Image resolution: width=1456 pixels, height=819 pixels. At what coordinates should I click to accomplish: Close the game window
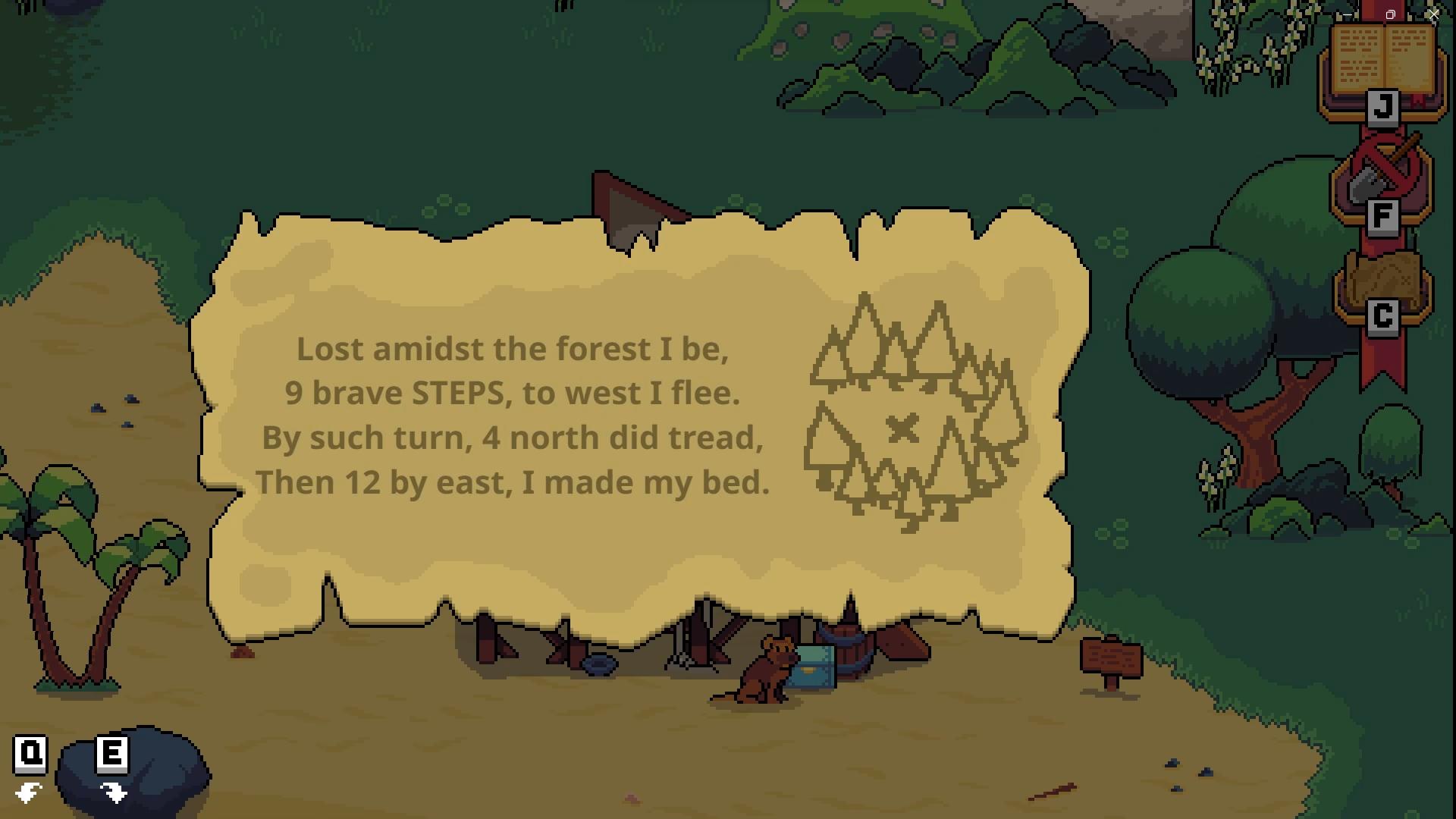[x=1433, y=14]
